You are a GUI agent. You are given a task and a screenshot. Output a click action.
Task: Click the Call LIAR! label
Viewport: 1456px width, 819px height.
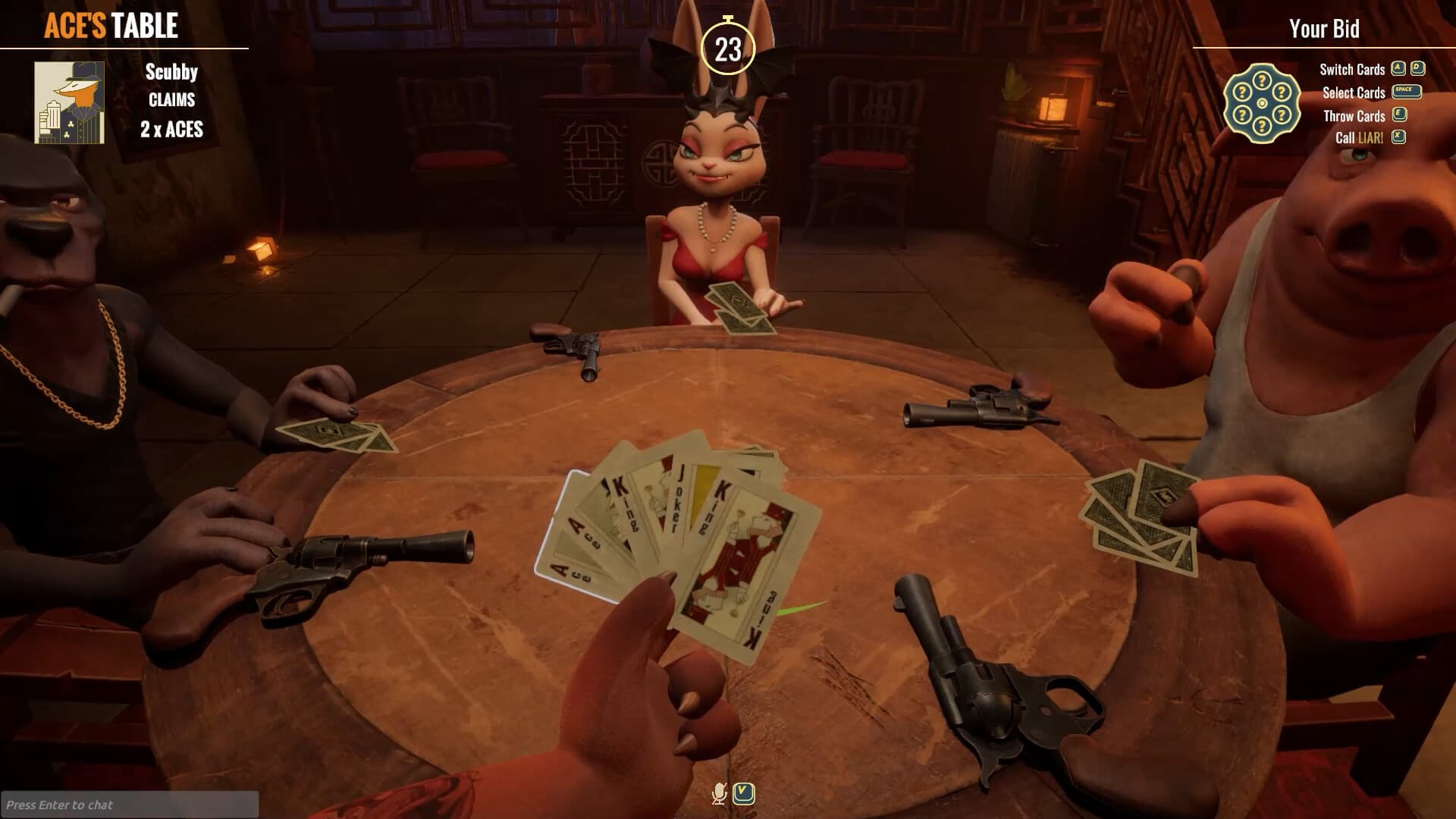(x=1360, y=138)
